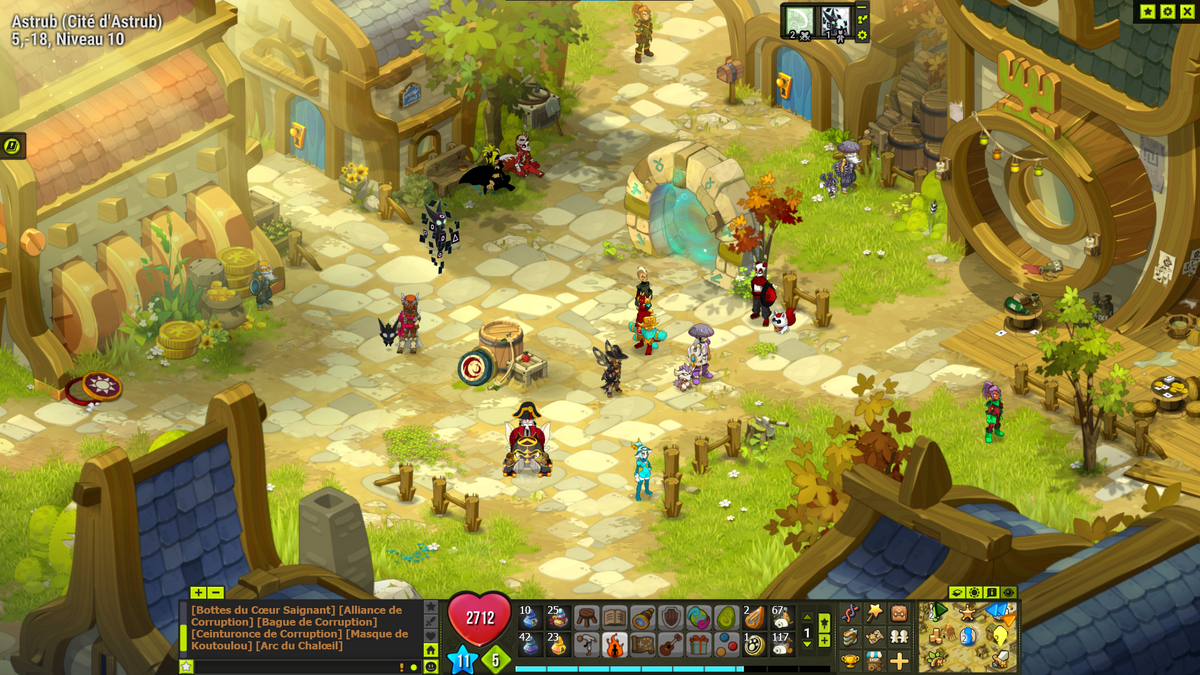Close the game with the X button
Image resolution: width=1200 pixels, height=675 pixels.
(1186, 11)
